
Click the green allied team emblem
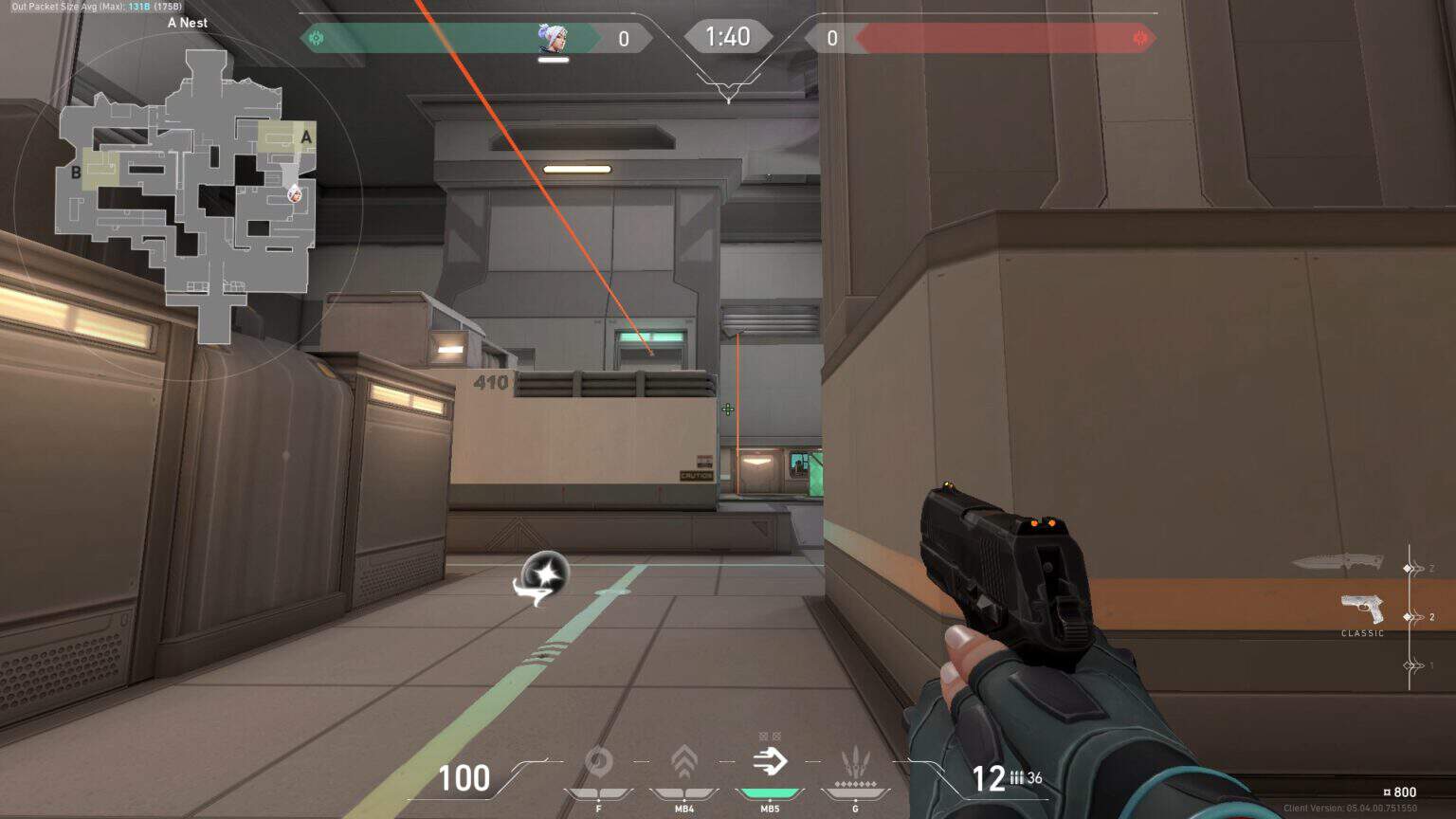pos(317,38)
